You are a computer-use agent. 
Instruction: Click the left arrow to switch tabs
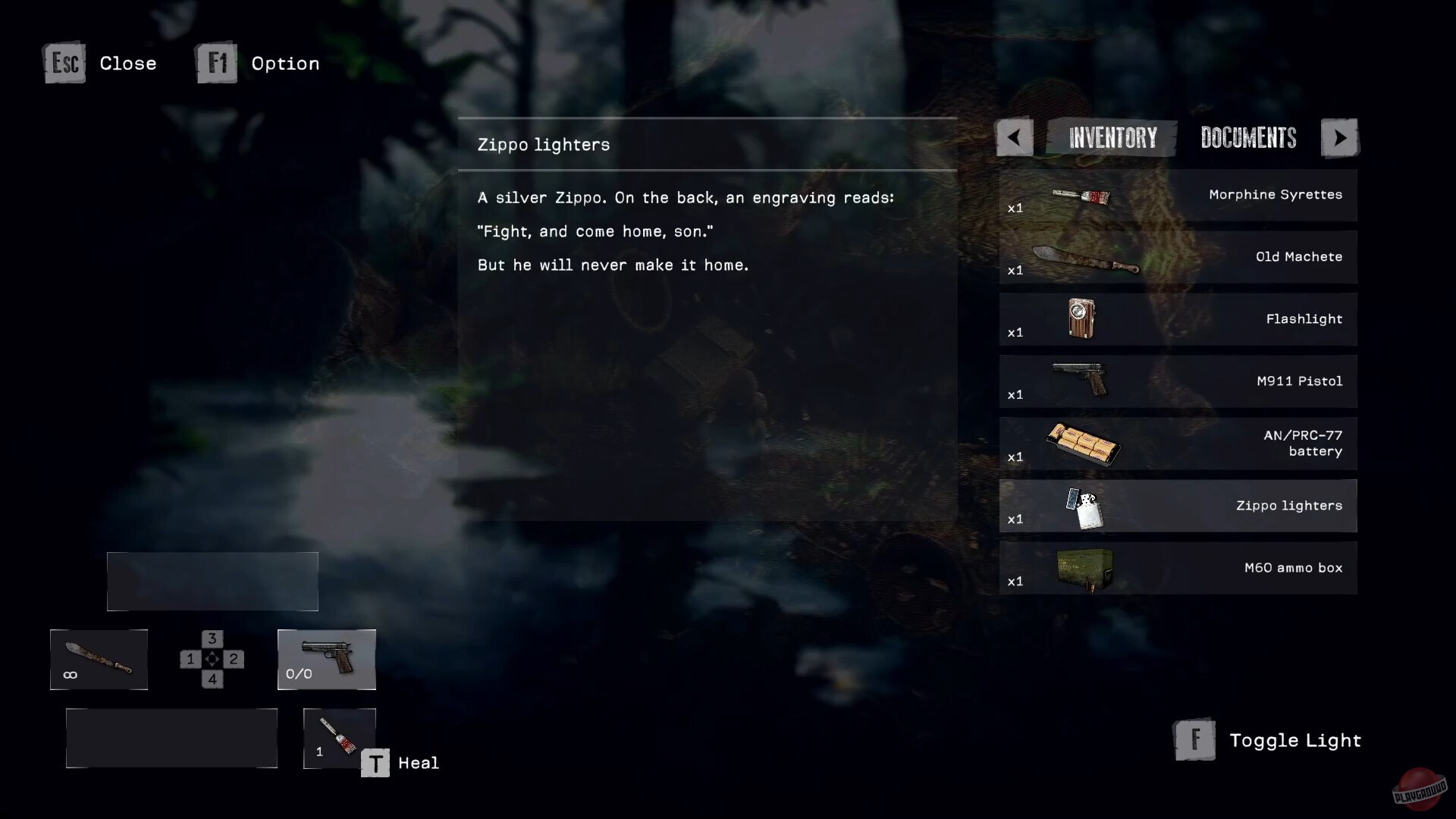pyautogui.click(x=1014, y=137)
